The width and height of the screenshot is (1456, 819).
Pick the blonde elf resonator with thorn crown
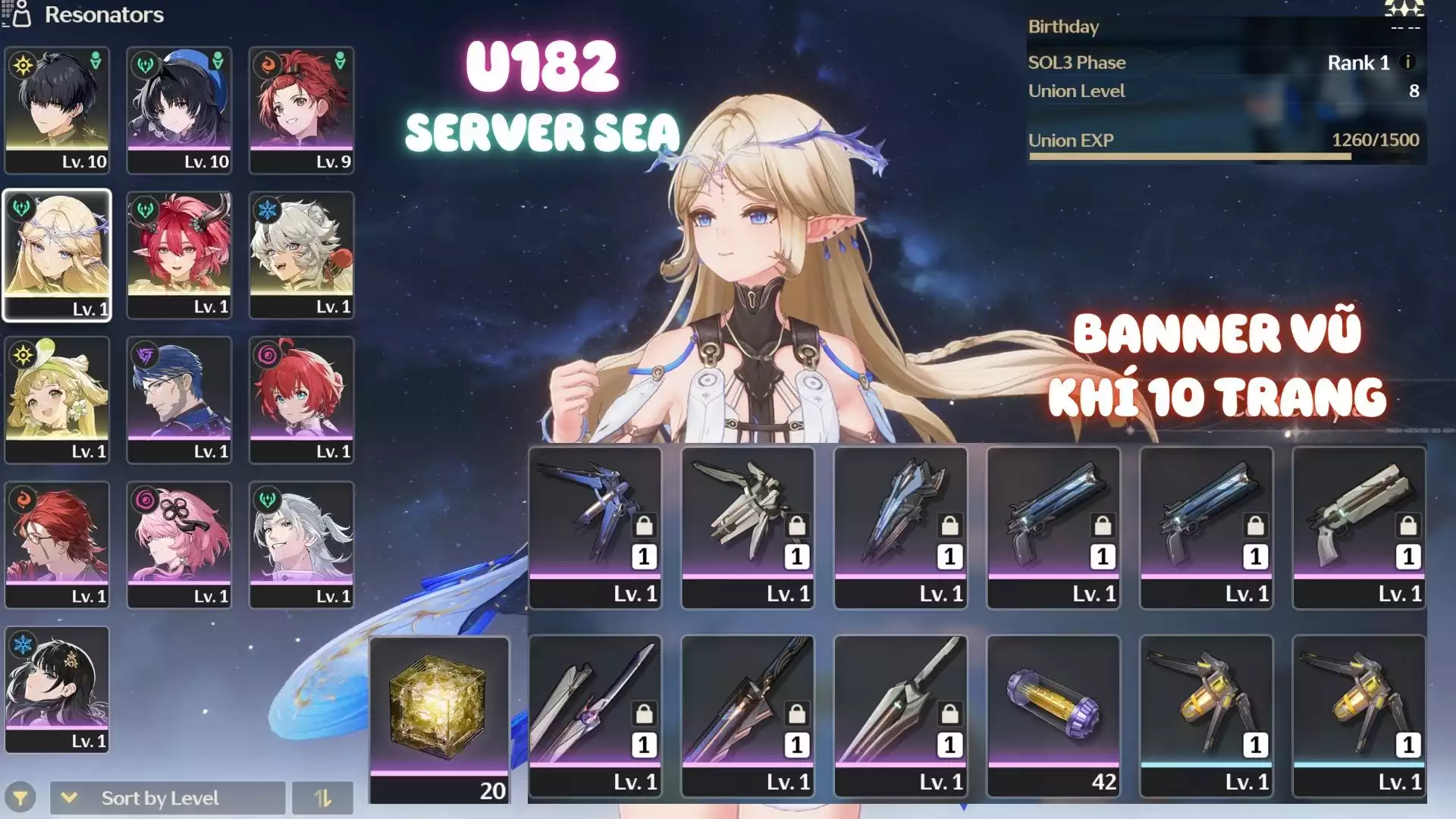click(x=57, y=255)
